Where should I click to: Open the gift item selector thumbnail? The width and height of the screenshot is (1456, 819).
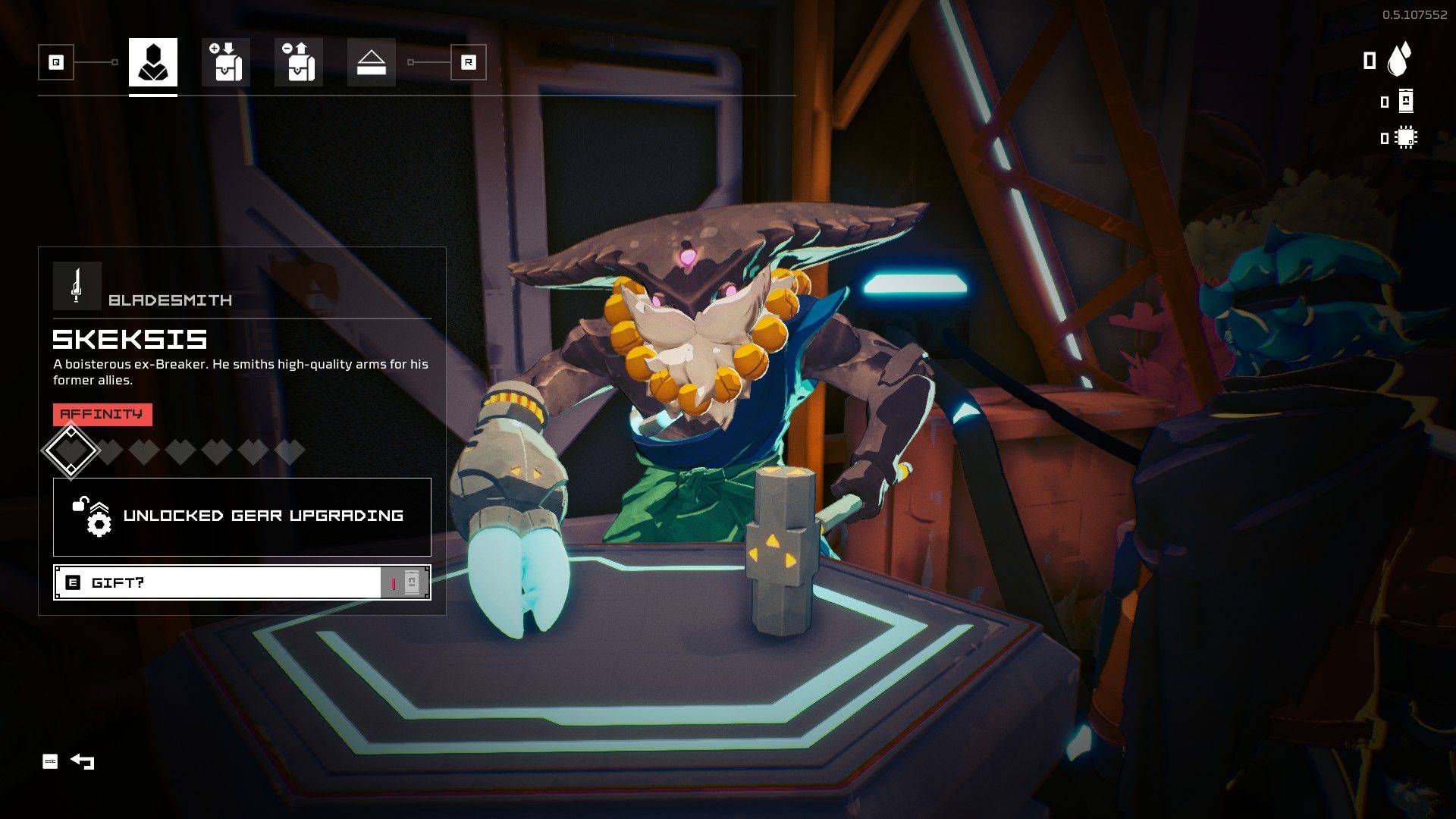[x=412, y=582]
